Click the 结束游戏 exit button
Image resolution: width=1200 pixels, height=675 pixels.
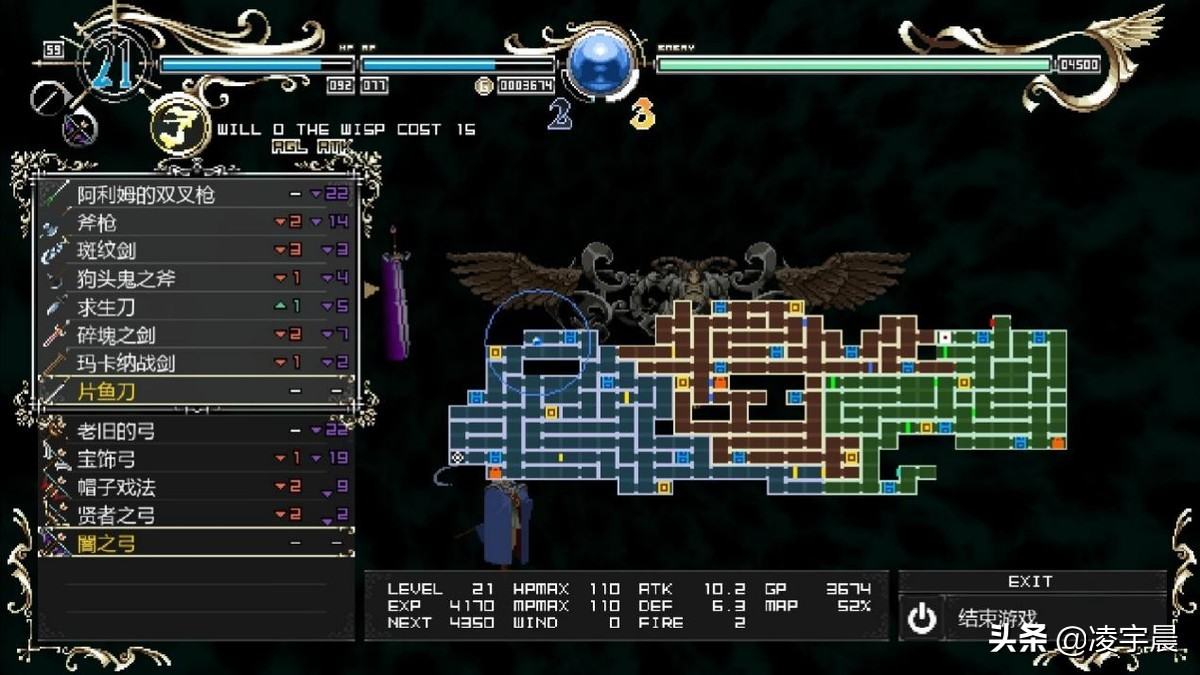tap(1030, 618)
